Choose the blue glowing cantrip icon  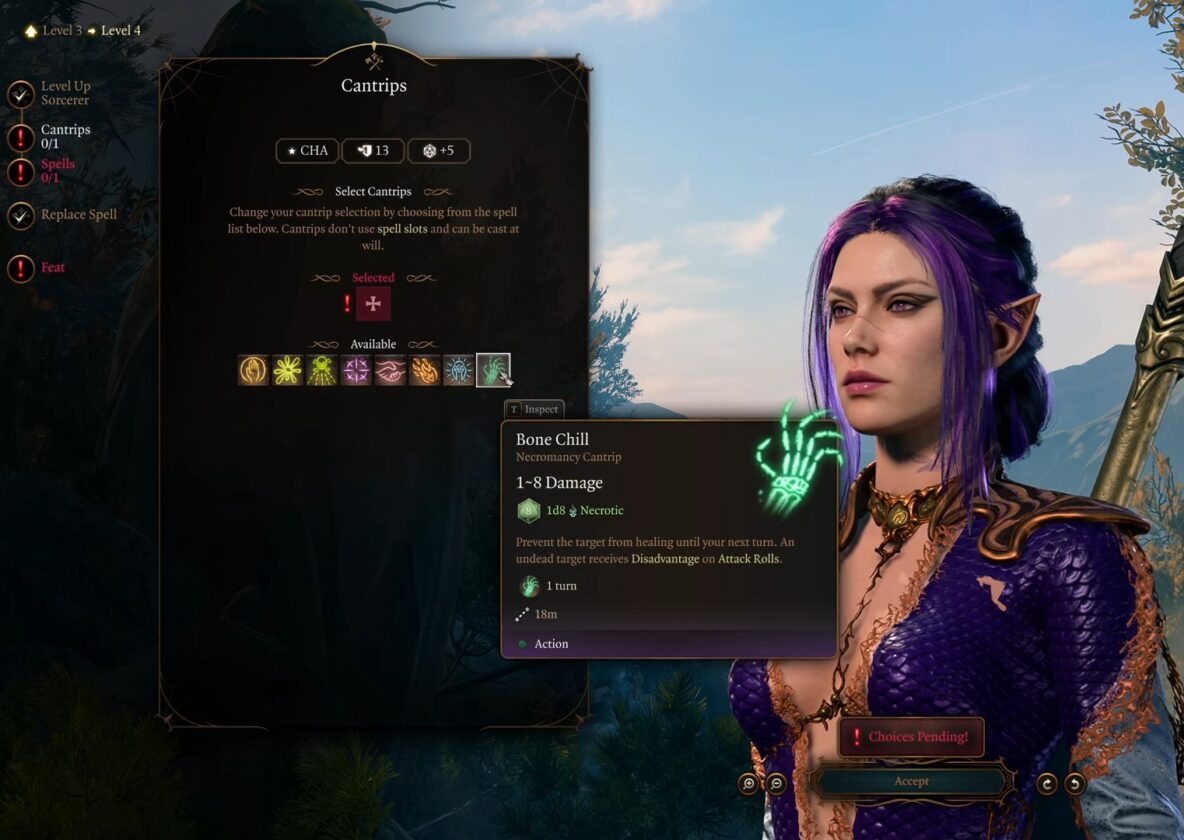tap(459, 370)
